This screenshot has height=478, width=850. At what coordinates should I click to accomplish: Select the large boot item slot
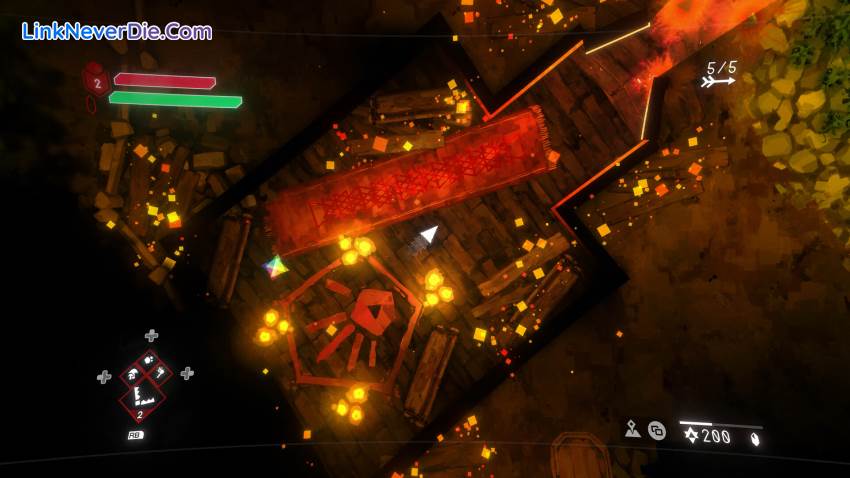(143, 399)
